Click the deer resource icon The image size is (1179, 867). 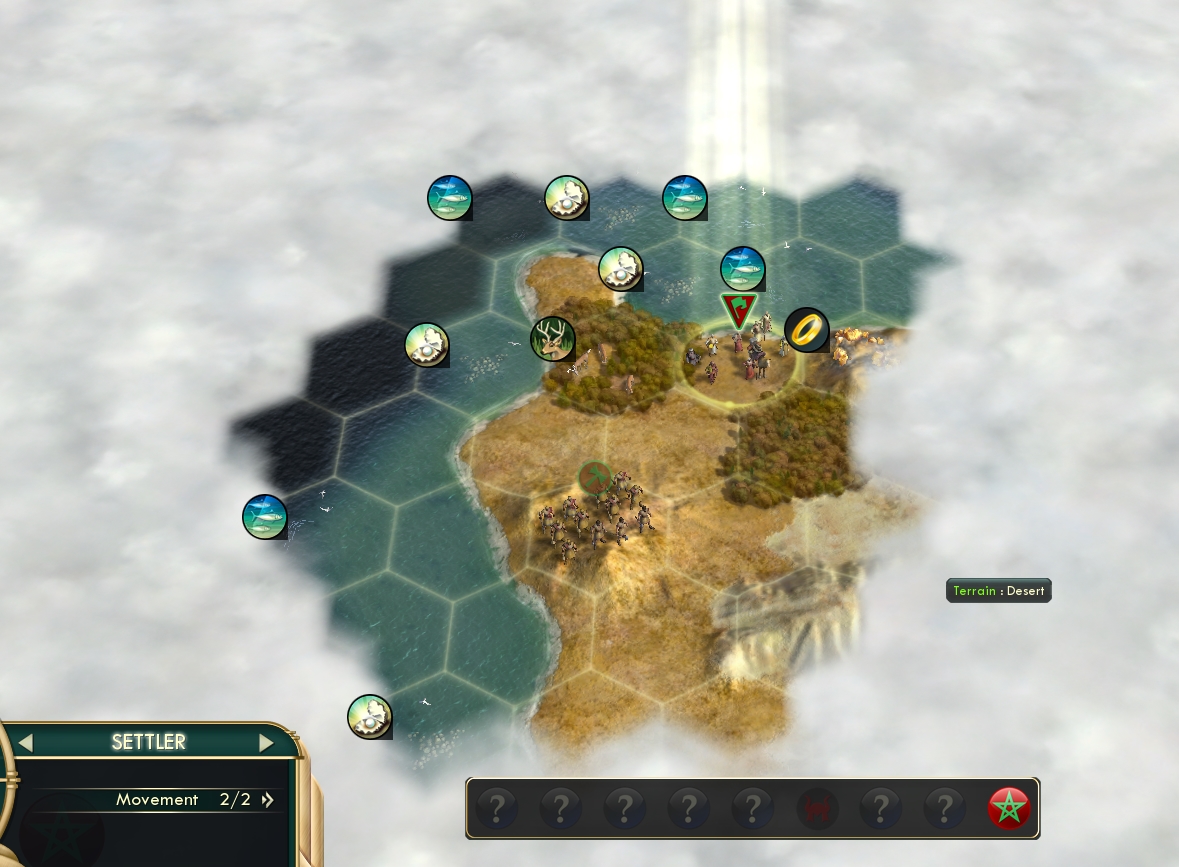[x=552, y=338]
